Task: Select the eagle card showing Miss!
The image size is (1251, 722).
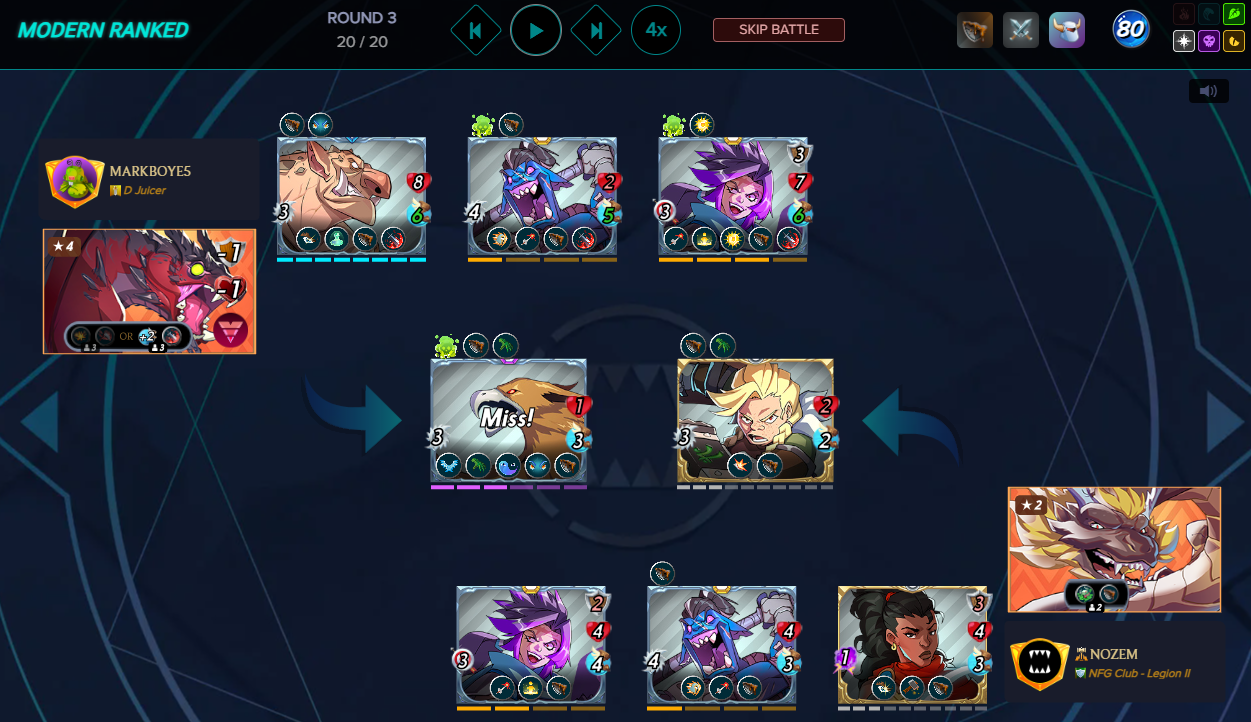Action: (508, 421)
